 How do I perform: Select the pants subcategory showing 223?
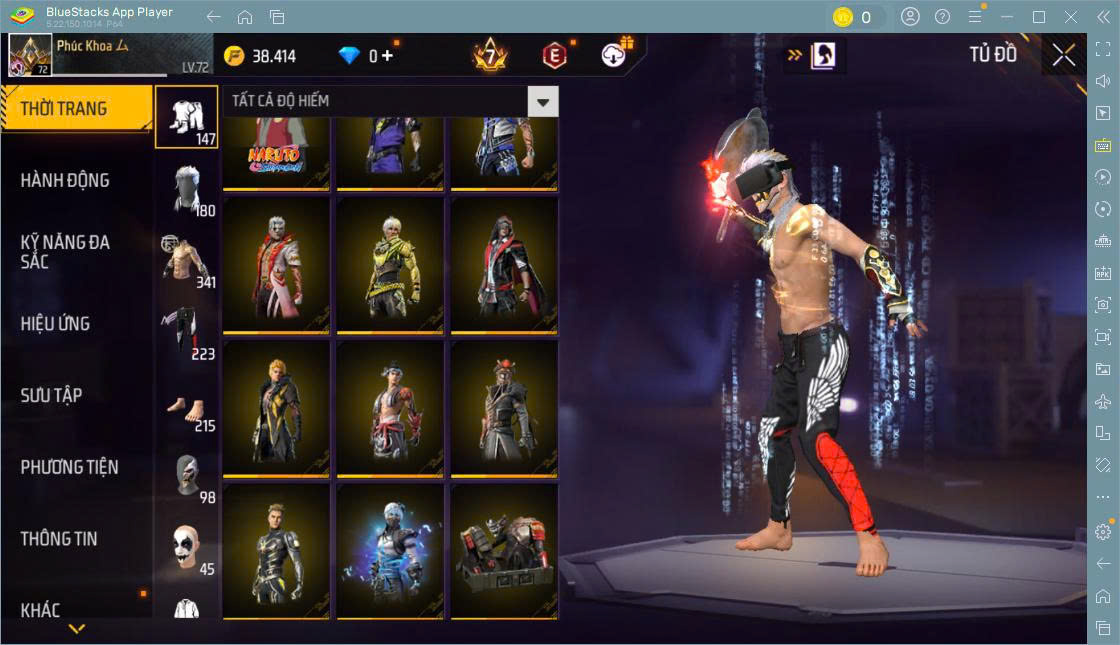point(186,332)
